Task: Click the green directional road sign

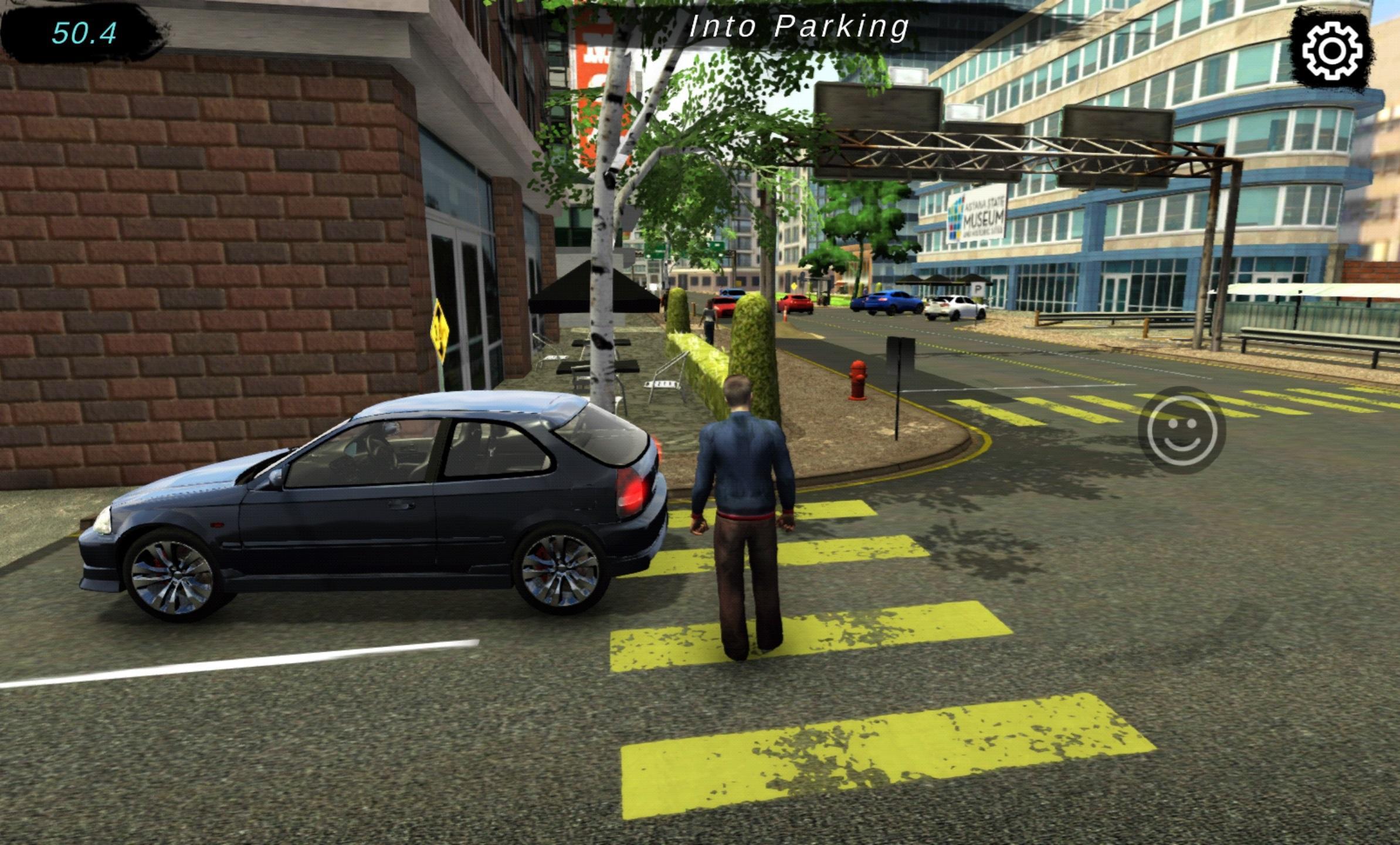Action: [x=654, y=251]
